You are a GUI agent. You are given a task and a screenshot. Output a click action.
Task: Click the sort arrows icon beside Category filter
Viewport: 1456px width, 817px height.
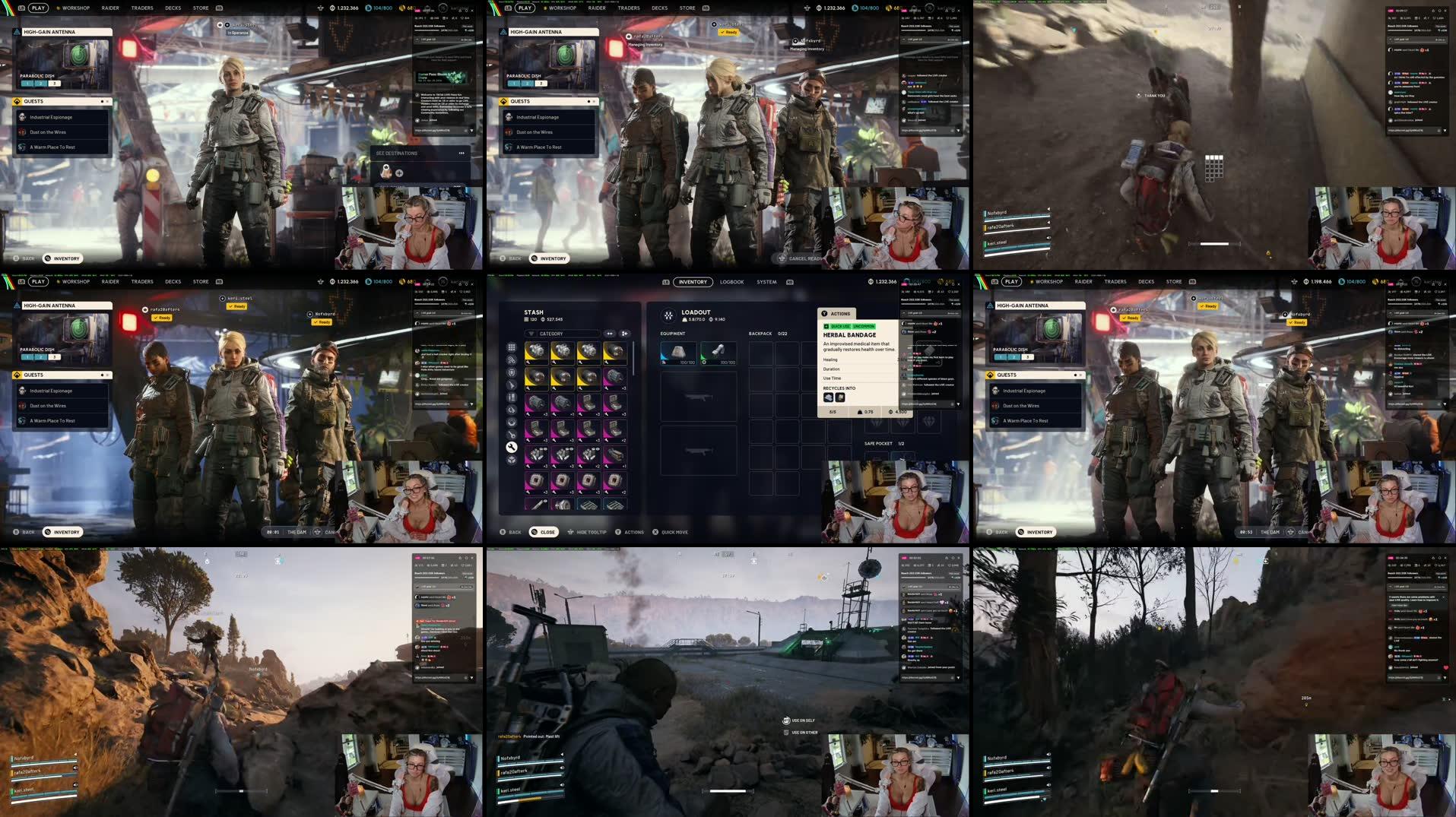pyautogui.click(x=610, y=334)
